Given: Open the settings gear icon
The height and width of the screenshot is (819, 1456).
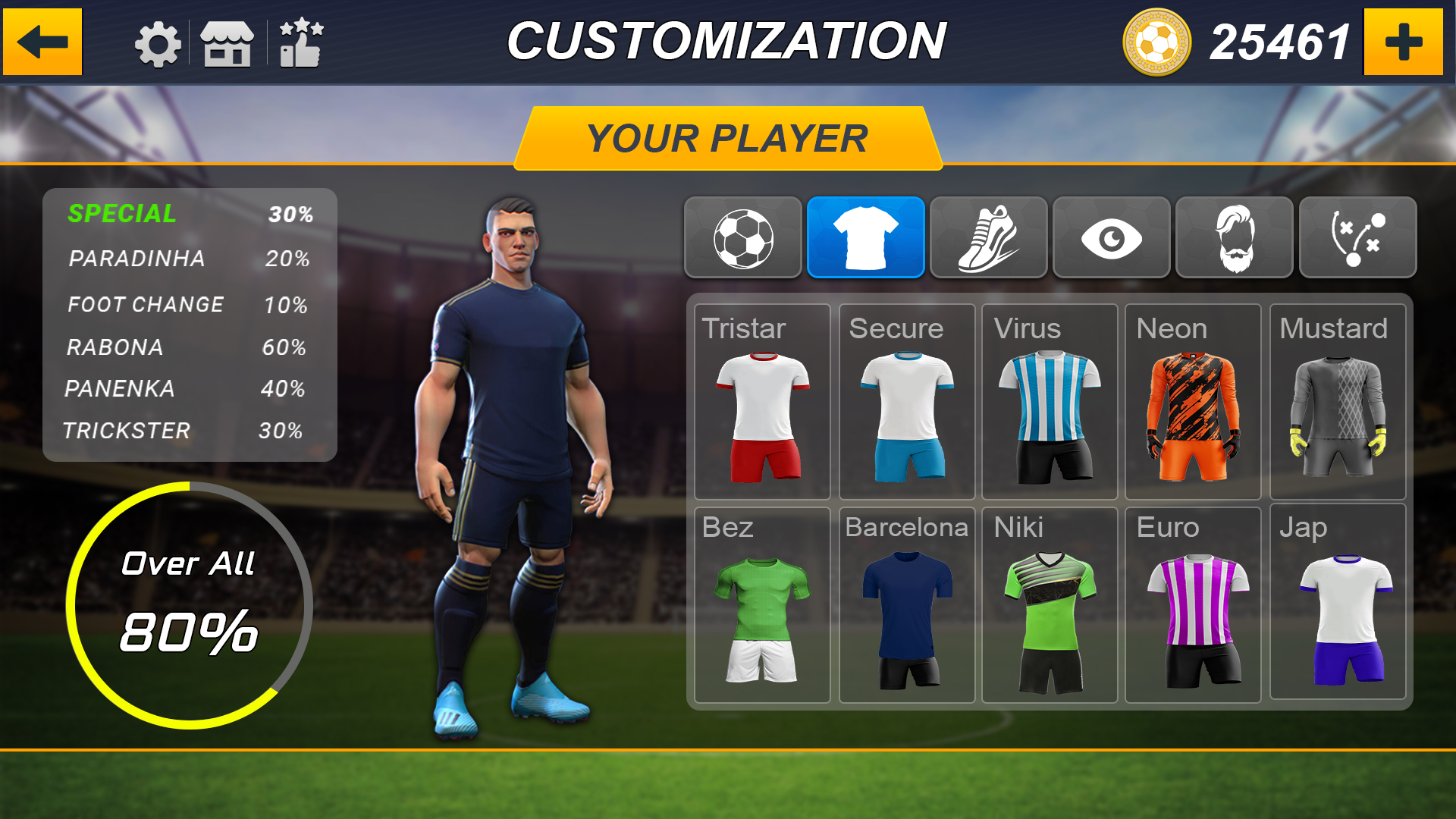Looking at the screenshot, I should point(157,43).
